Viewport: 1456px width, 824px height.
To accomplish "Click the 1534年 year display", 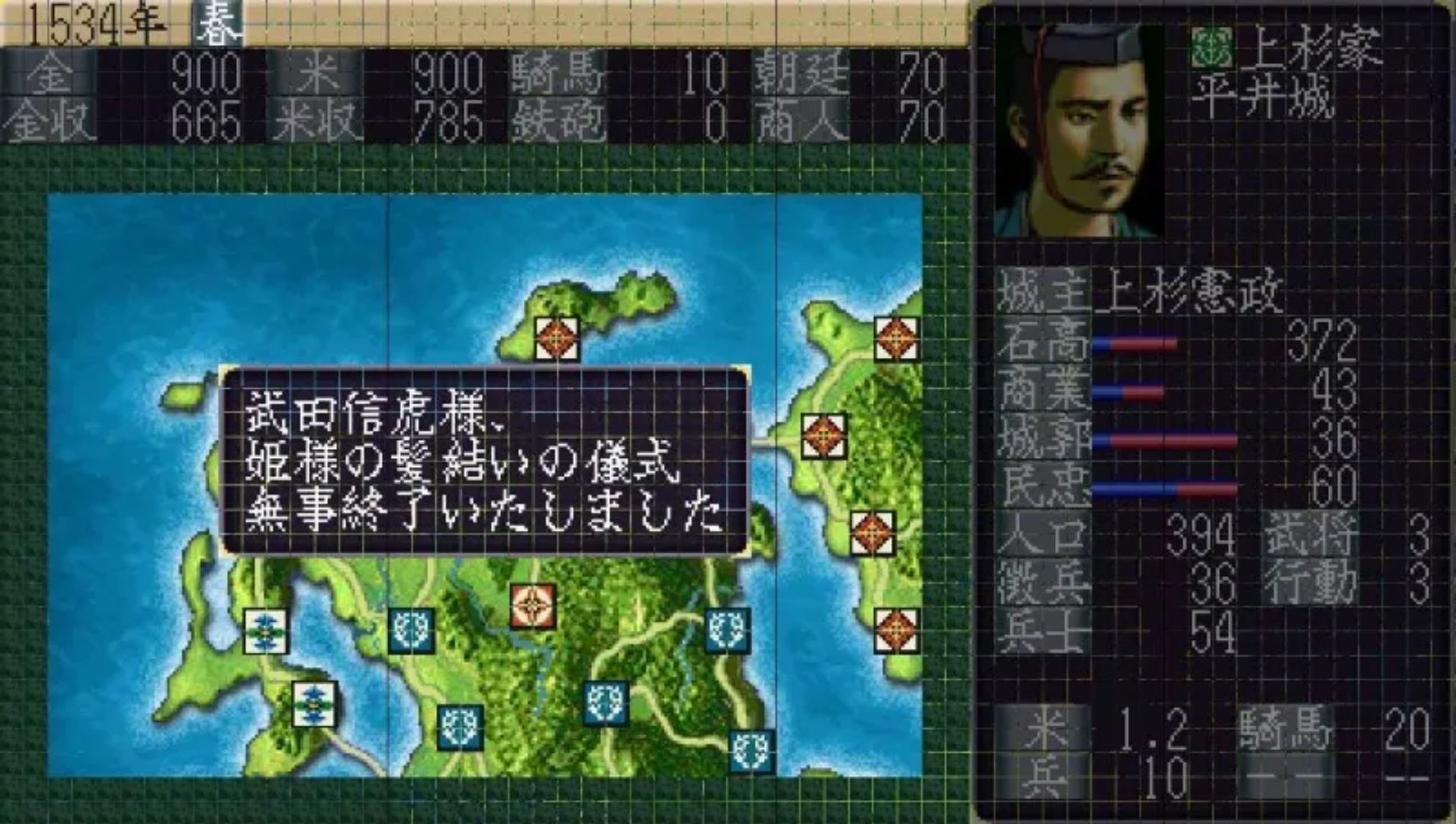I will 91,23.
